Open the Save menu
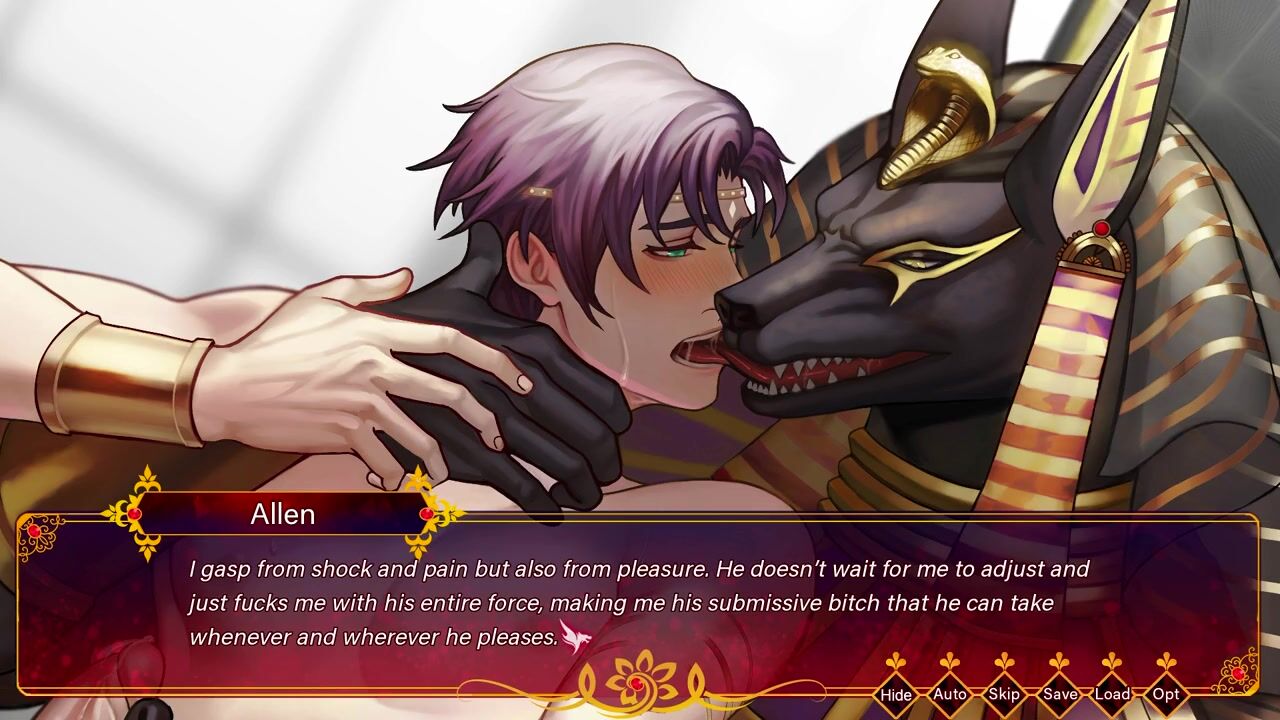Image resolution: width=1280 pixels, height=720 pixels. pos(1058,694)
